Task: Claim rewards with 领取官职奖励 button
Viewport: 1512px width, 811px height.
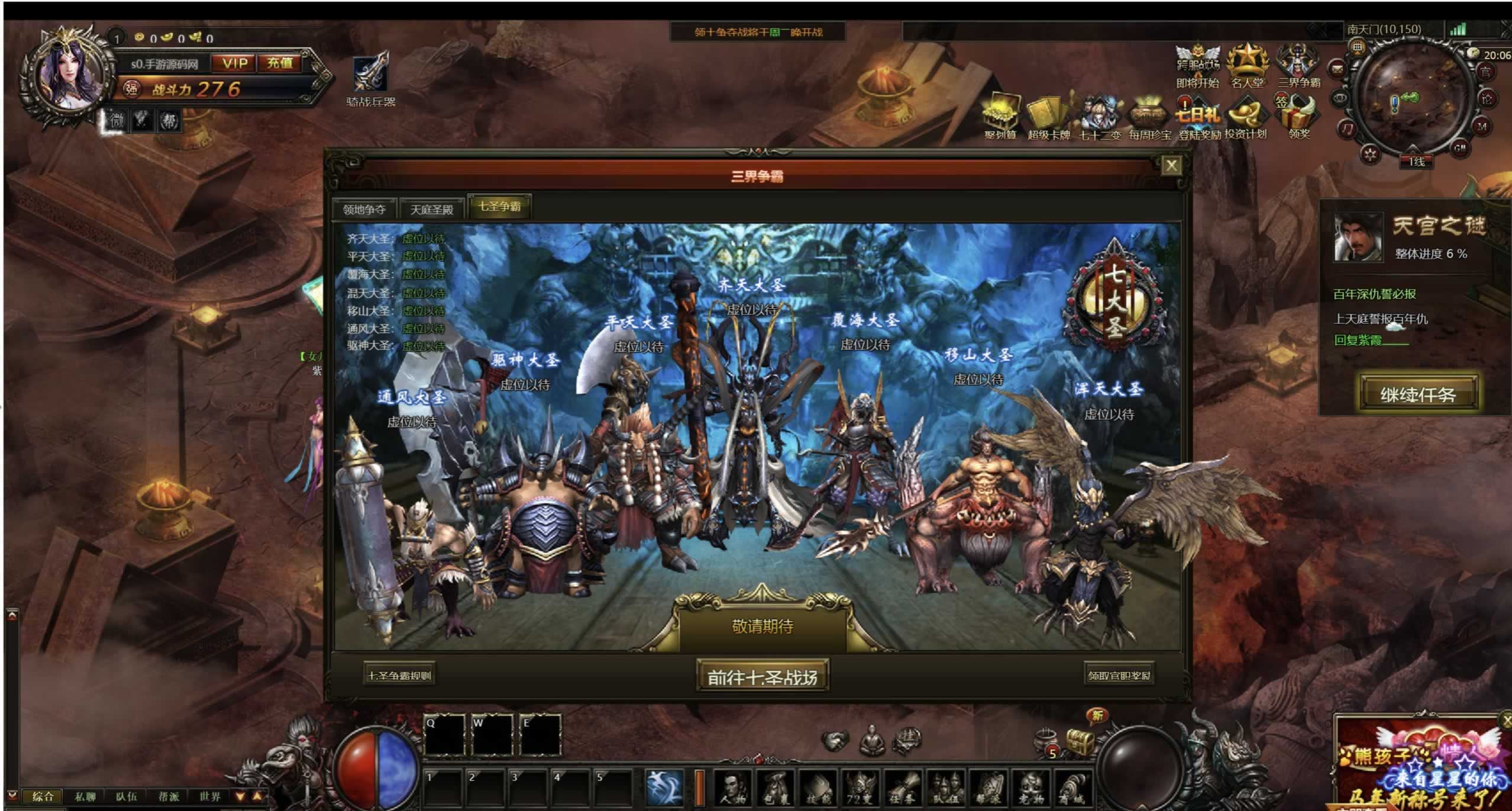Action: click(x=1119, y=675)
